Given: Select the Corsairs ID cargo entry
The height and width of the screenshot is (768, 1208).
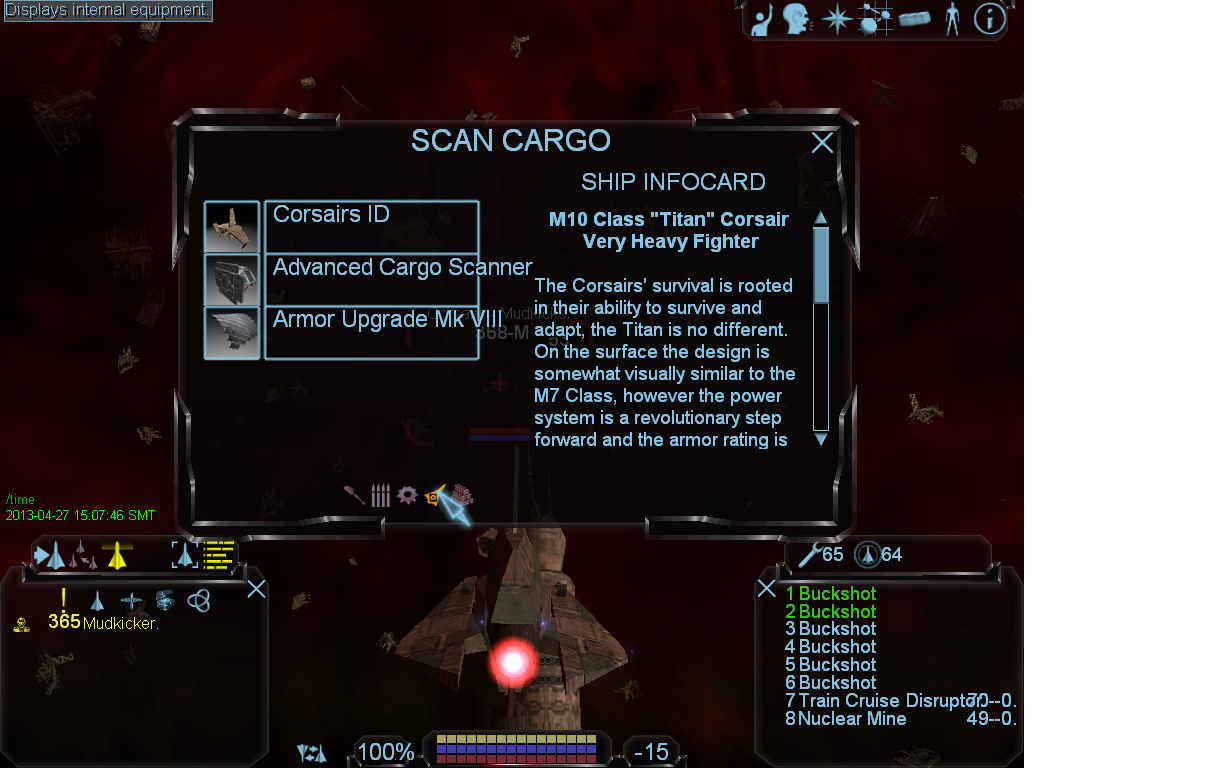Looking at the screenshot, I should coord(371,226).
